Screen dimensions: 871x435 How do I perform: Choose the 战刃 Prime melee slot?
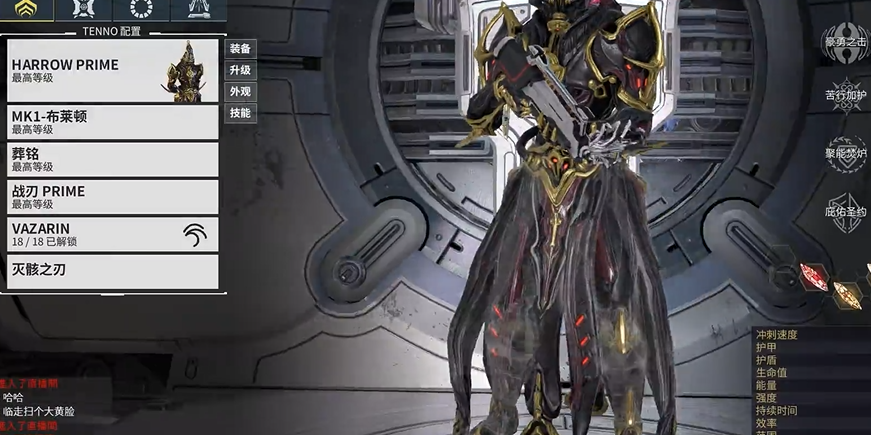coord(112,196)
